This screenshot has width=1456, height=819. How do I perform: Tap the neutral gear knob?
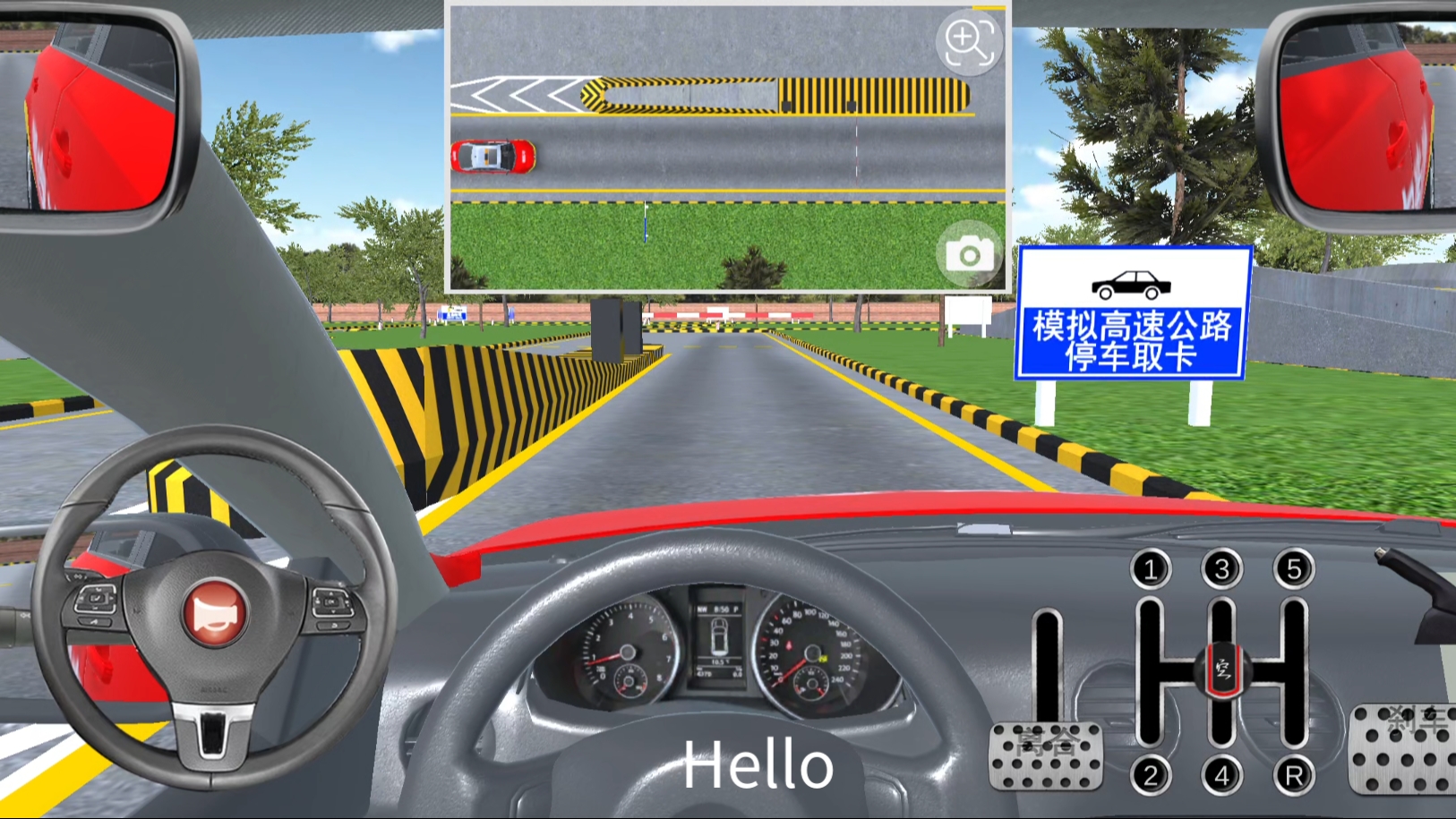pyautogui.click(x=1222, y=670)
